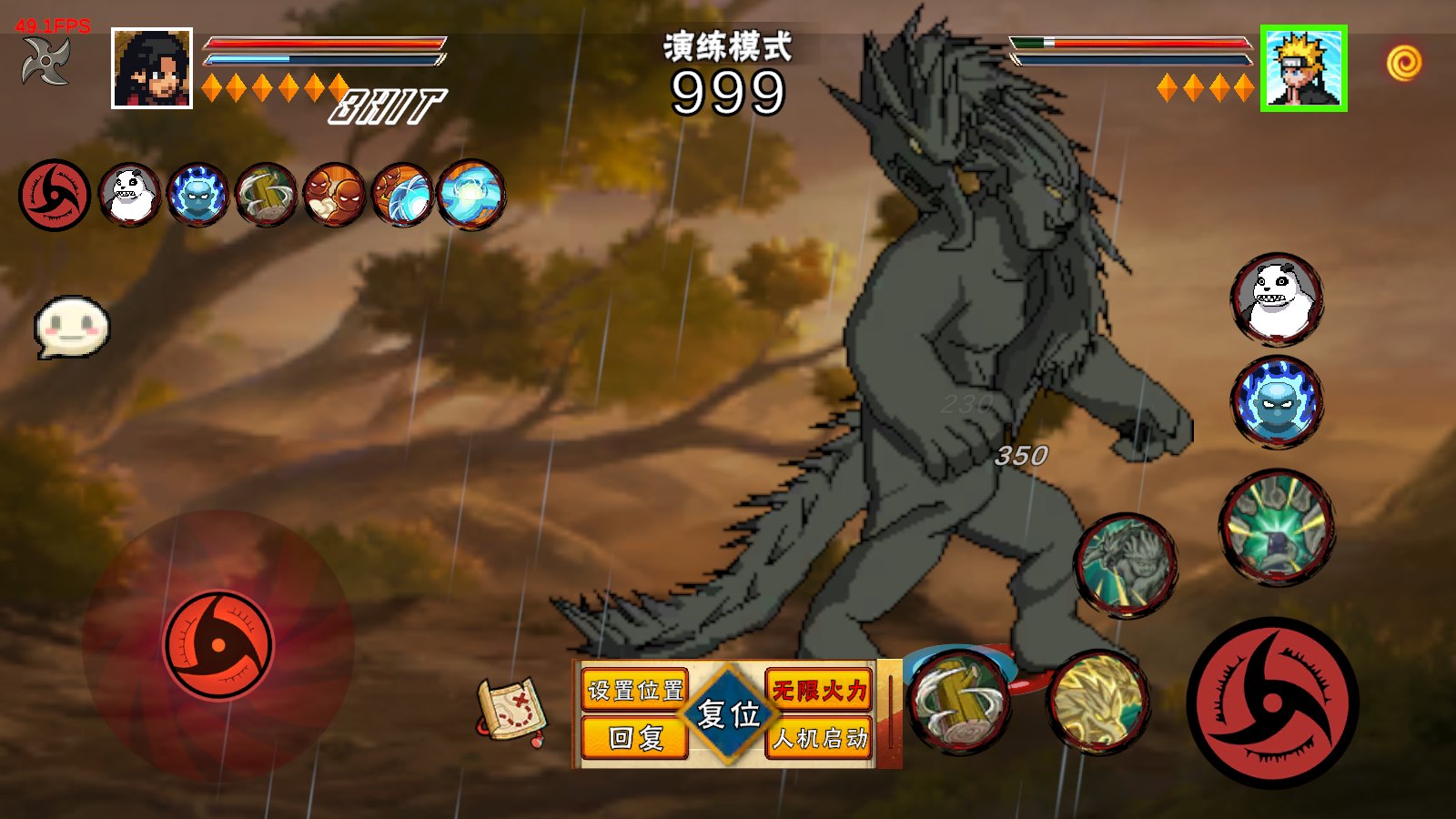The width and height of the screenshot is (1456, 819).
Task: Tap the 回复 recovery button
Action: (x=634, y=737)
